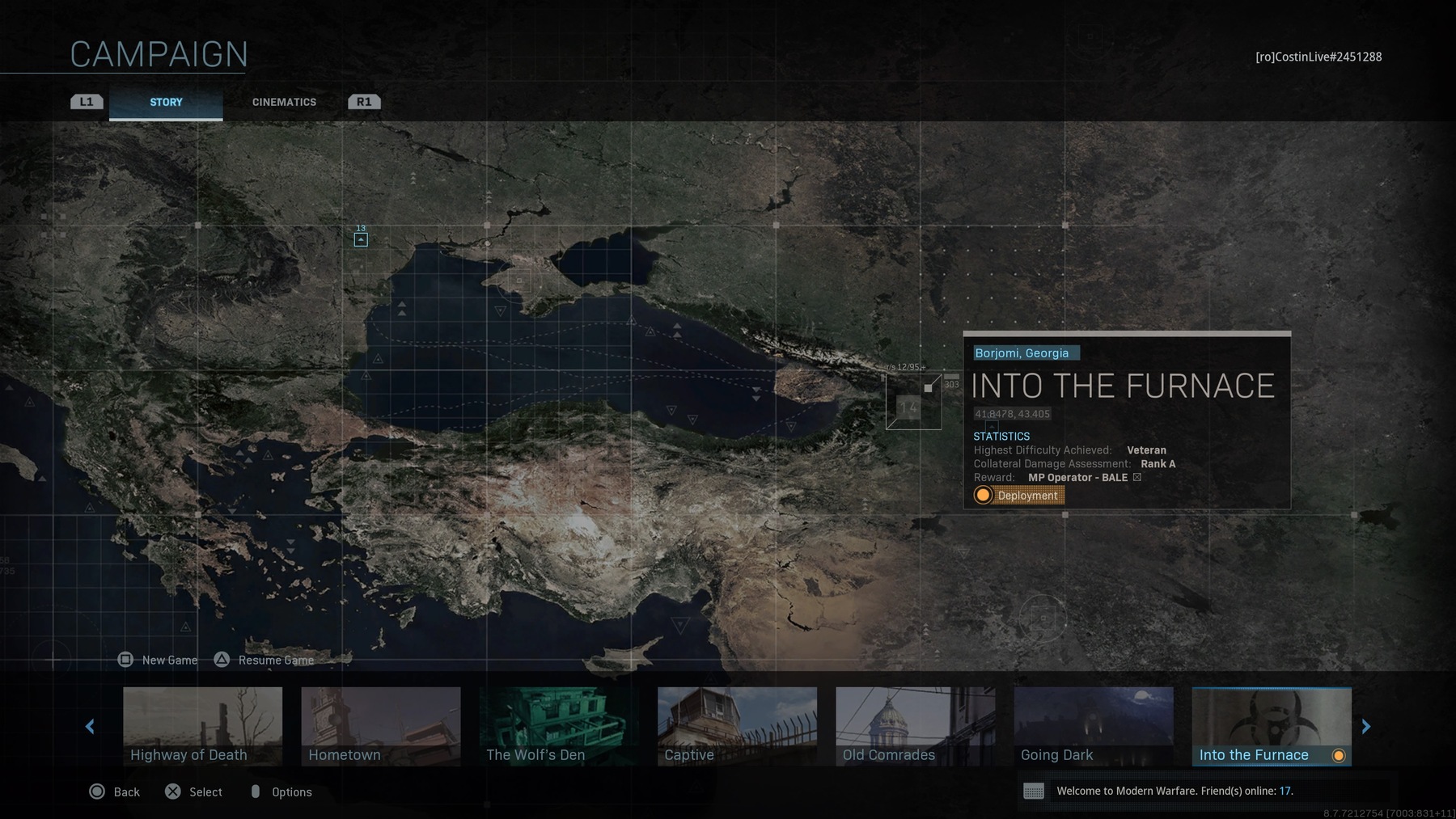Choose the Going Dark mission
This screenshot has width=1456, height=819.
[x=1093, y=725]
